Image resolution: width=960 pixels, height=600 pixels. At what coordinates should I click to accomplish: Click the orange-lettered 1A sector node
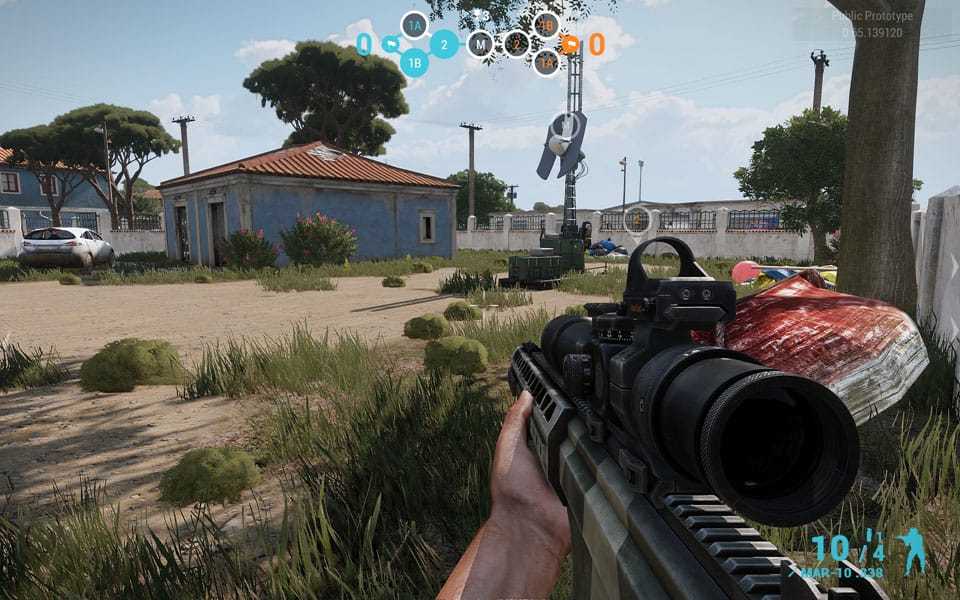click(x=546, y=63)
